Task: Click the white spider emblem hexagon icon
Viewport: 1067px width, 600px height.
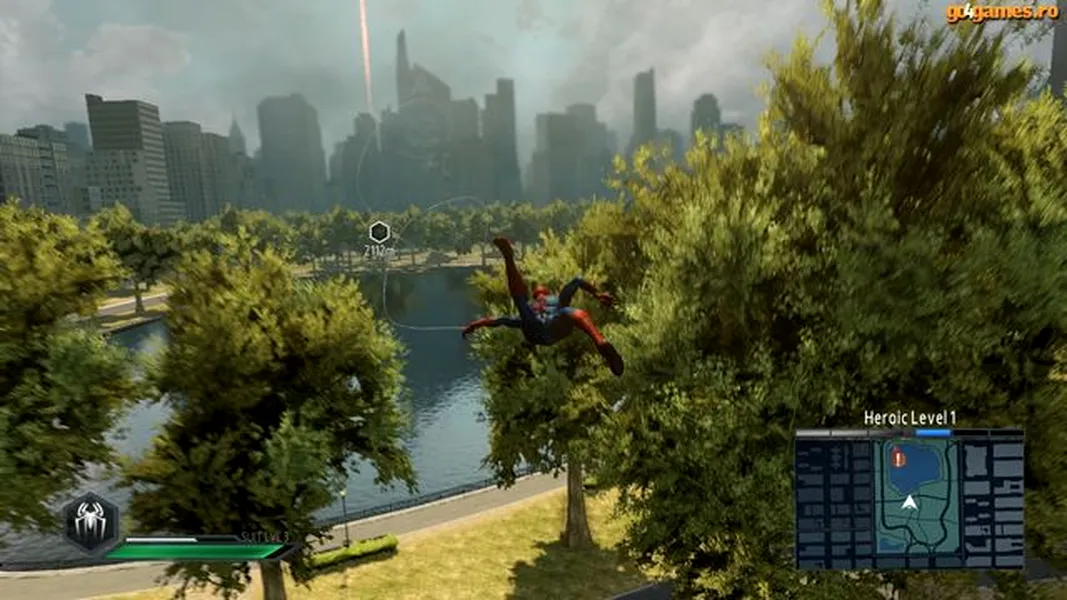Action: tap(91, 522)
